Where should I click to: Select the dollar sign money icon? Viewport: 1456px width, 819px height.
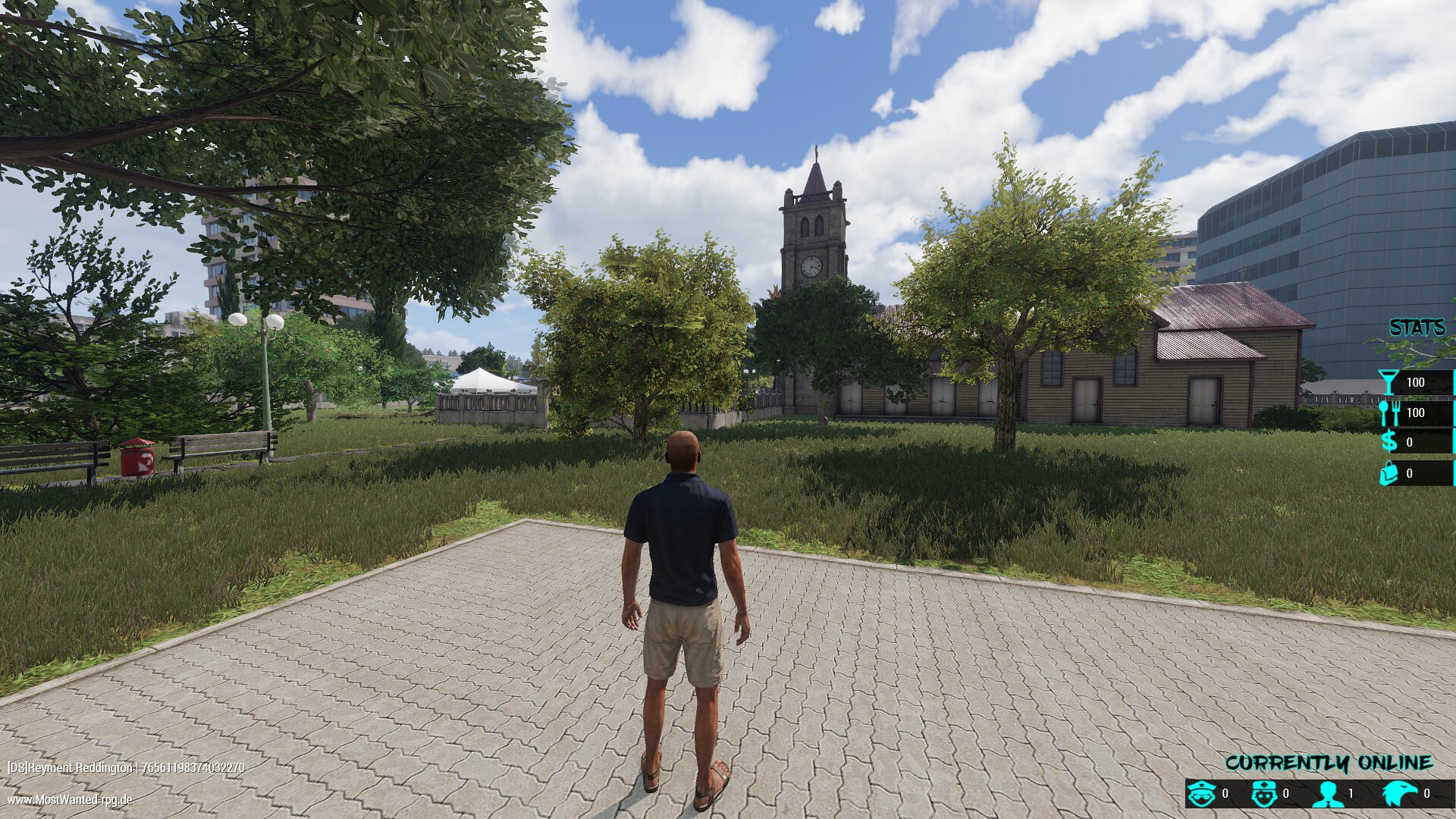(1389, 442)
